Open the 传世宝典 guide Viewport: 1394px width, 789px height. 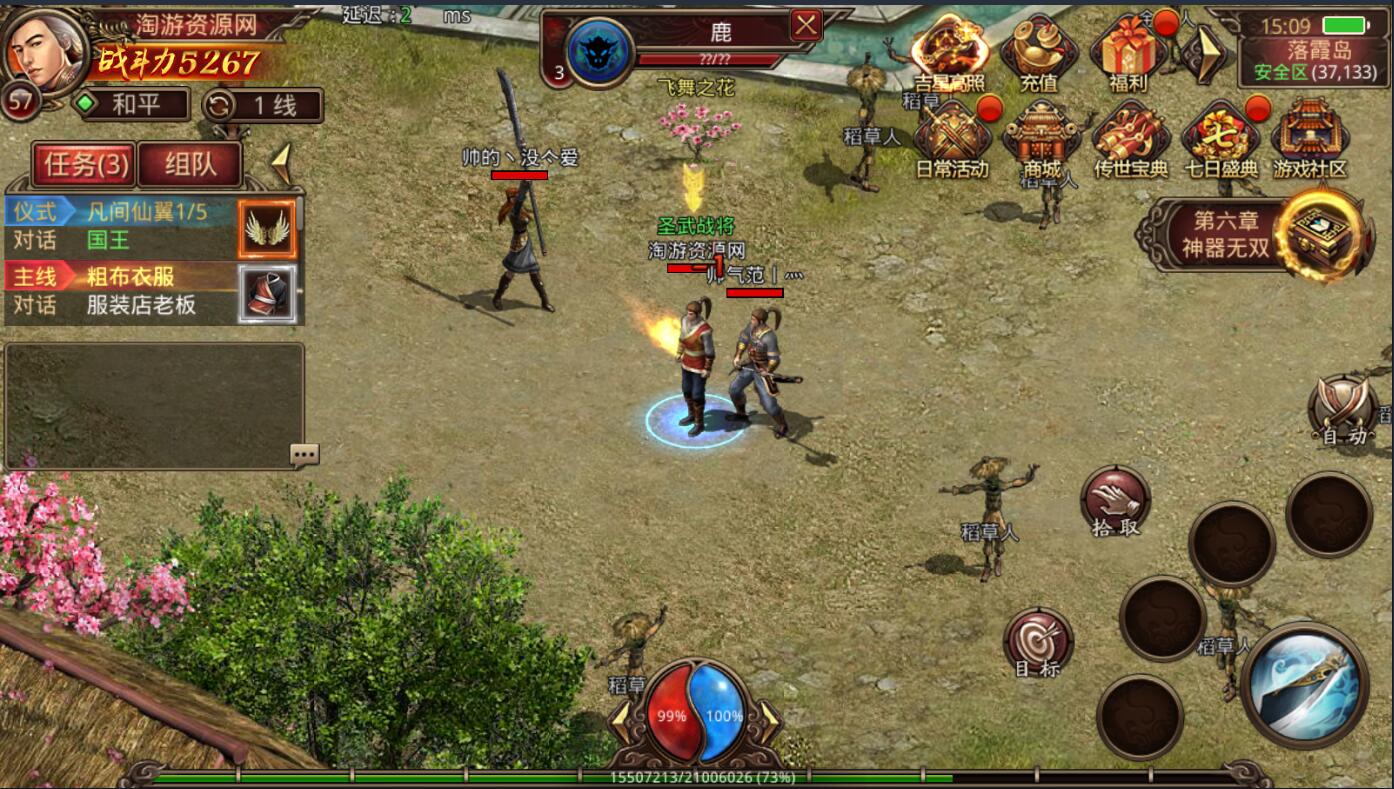(1130, 140)
